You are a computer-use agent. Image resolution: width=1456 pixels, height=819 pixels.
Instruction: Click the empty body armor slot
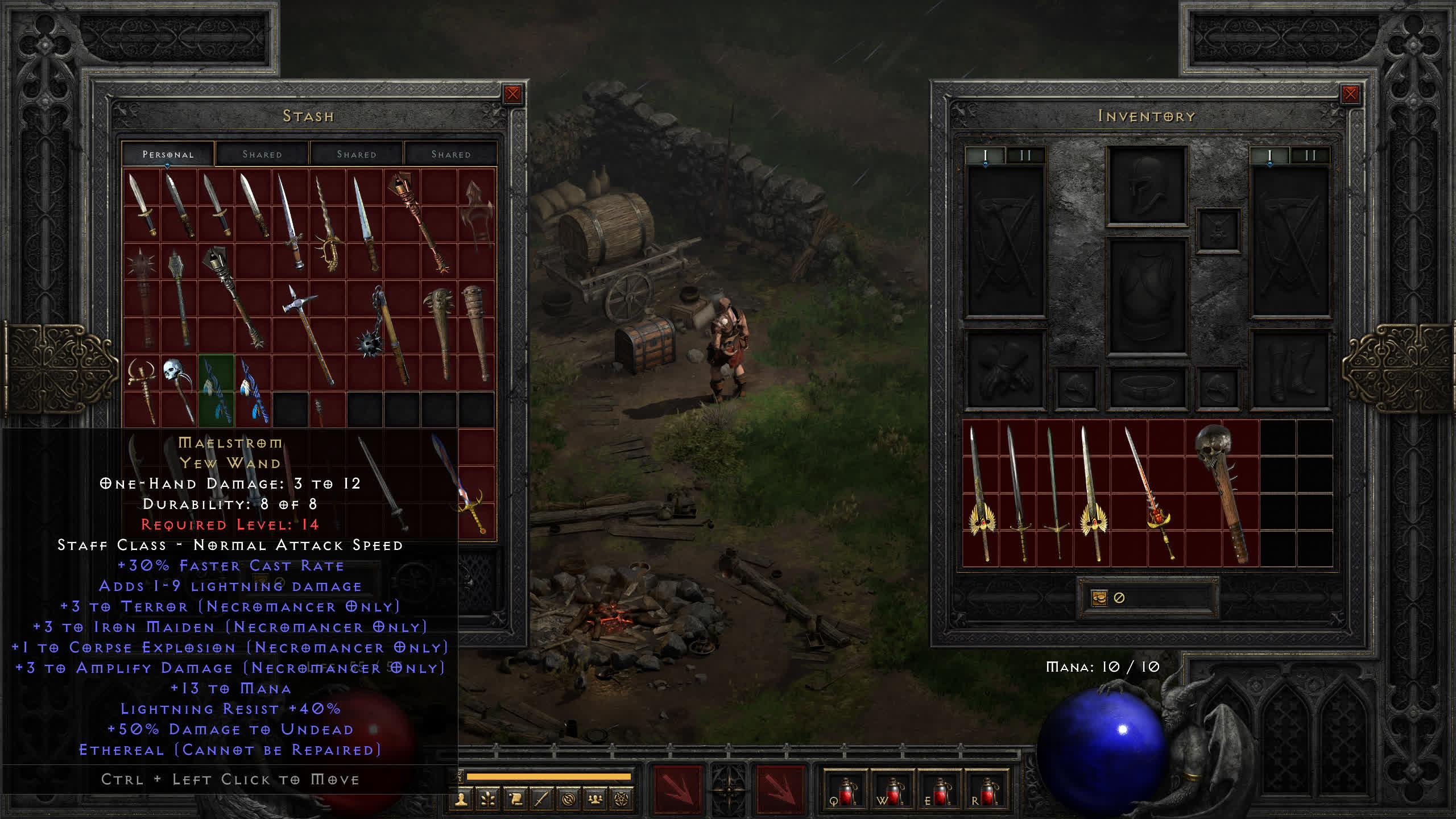click(x=1147, y=296)
